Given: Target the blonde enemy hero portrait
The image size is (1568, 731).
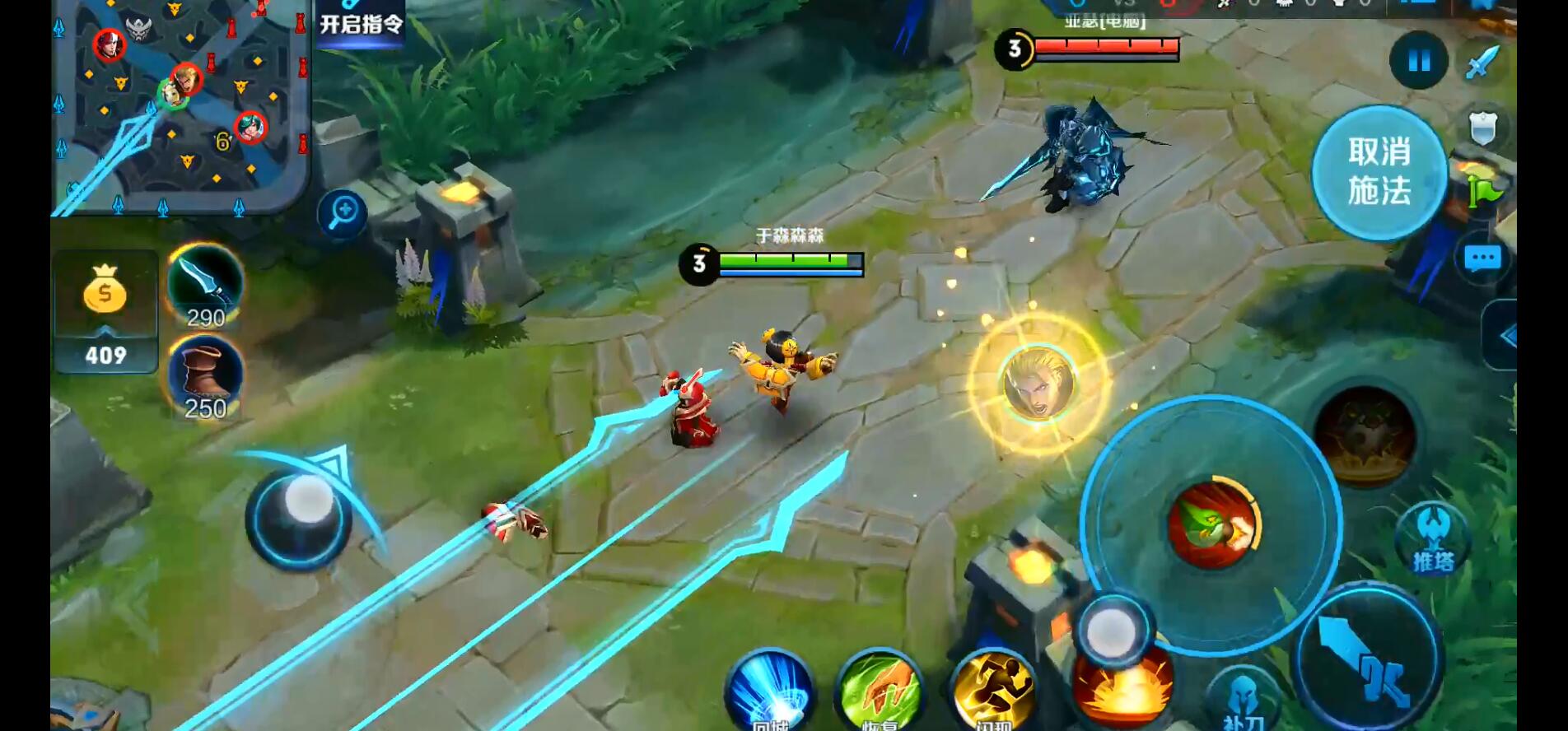Looking at the screenshot, I should point(1038,384).
